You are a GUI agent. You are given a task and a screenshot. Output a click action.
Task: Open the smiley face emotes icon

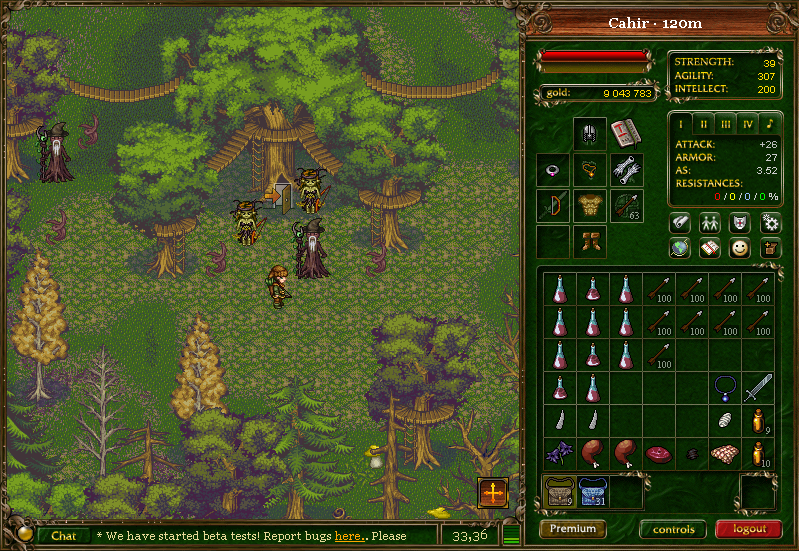740,249
